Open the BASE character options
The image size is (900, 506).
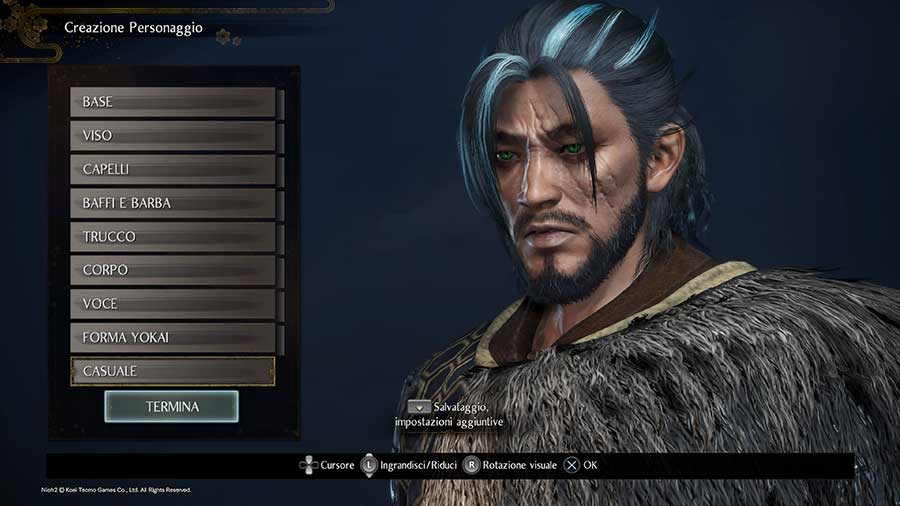(172, 102)
